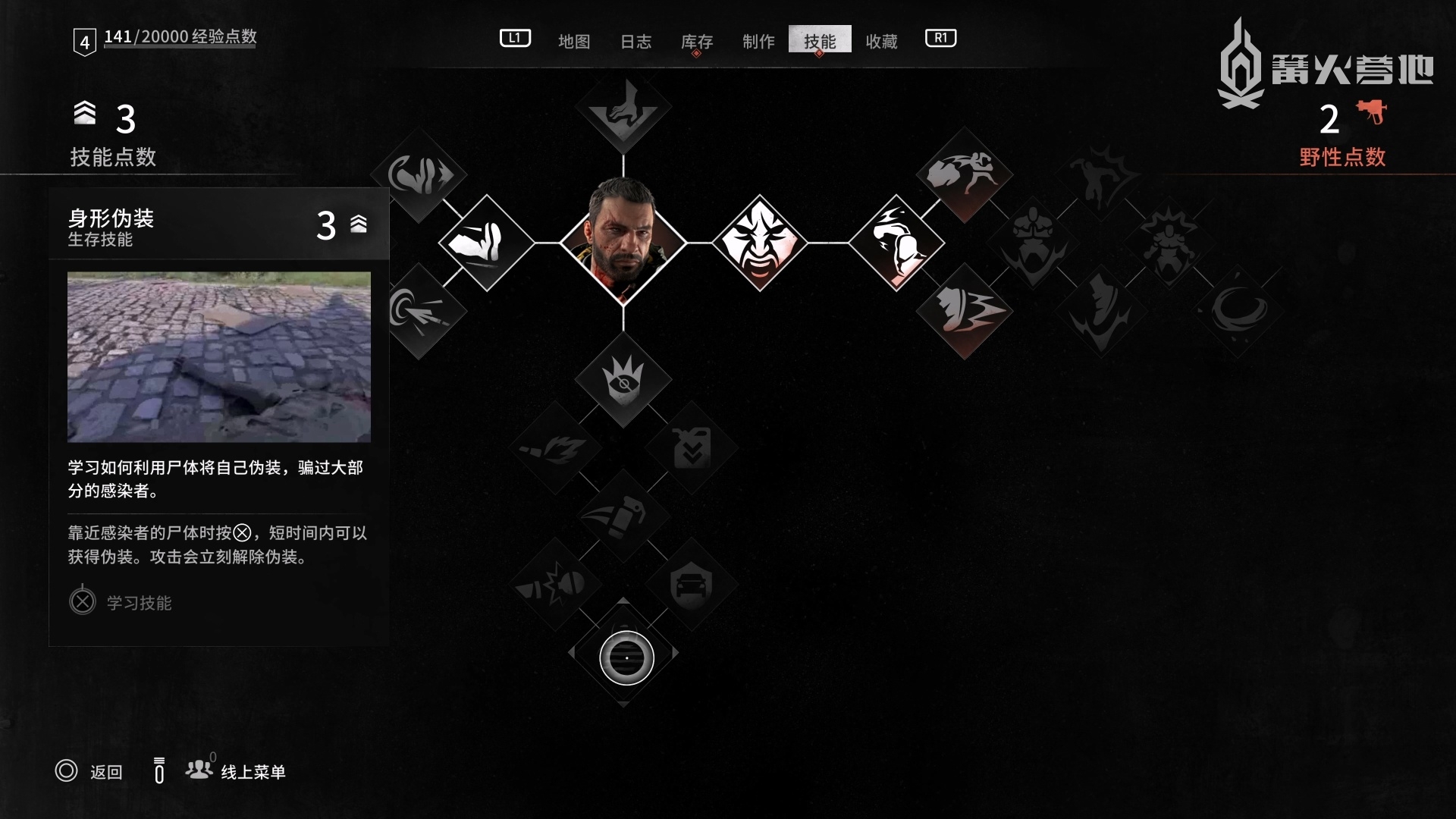The width and height of the screenshot is (1456, 819).
Task: Select the fuel jerrycan skill node
Action: coord(692,447)
